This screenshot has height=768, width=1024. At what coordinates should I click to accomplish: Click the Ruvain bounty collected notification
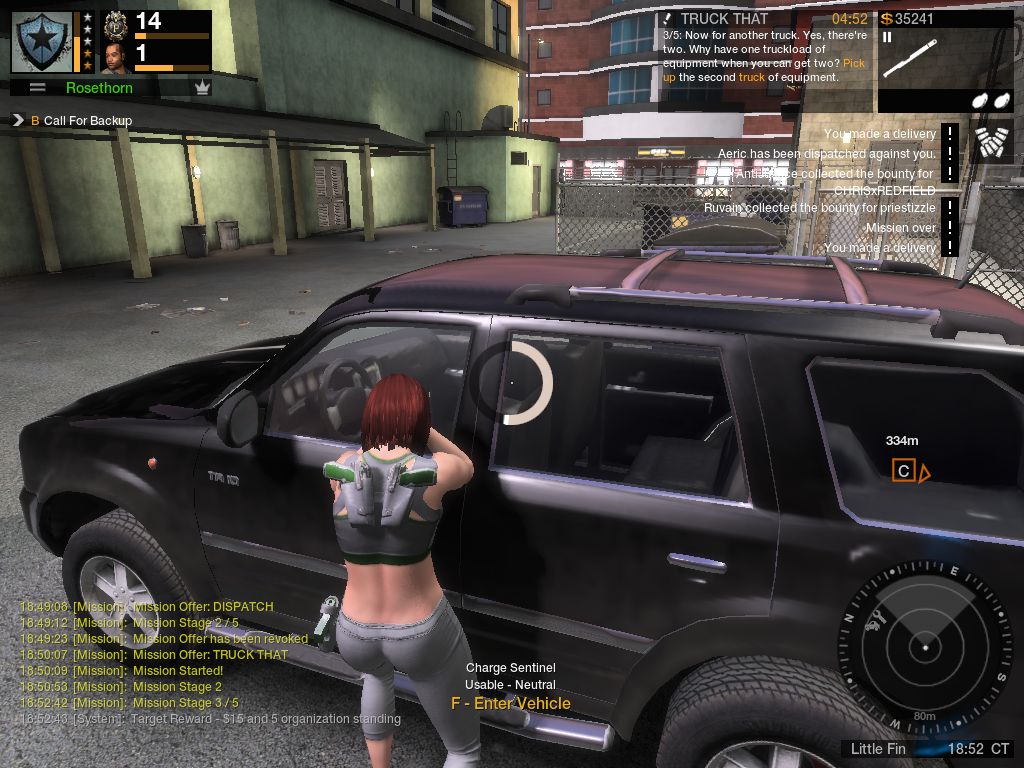point(819,208)
